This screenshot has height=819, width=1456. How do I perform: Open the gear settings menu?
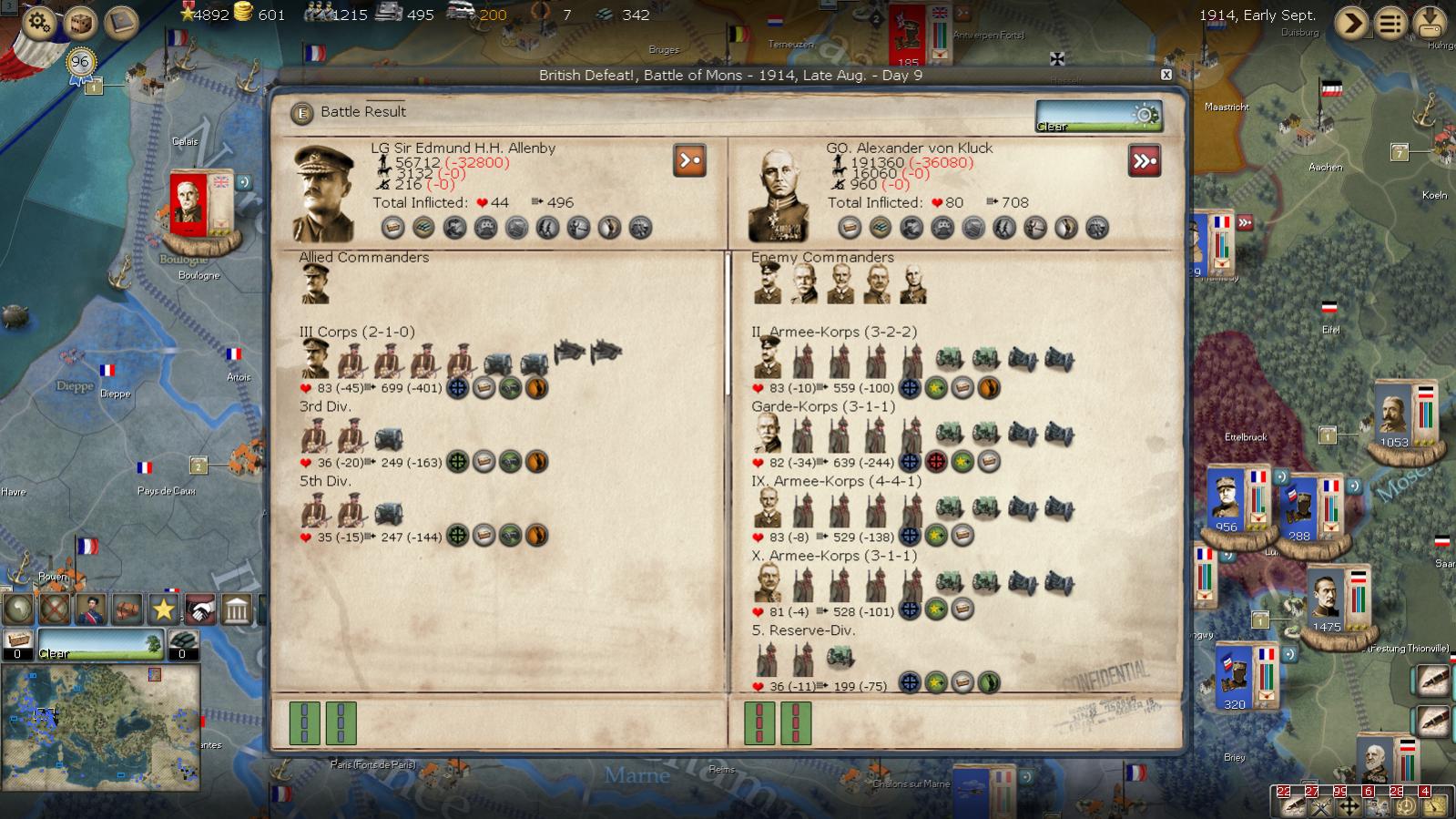pyautogui.click(x=38, y=22)
